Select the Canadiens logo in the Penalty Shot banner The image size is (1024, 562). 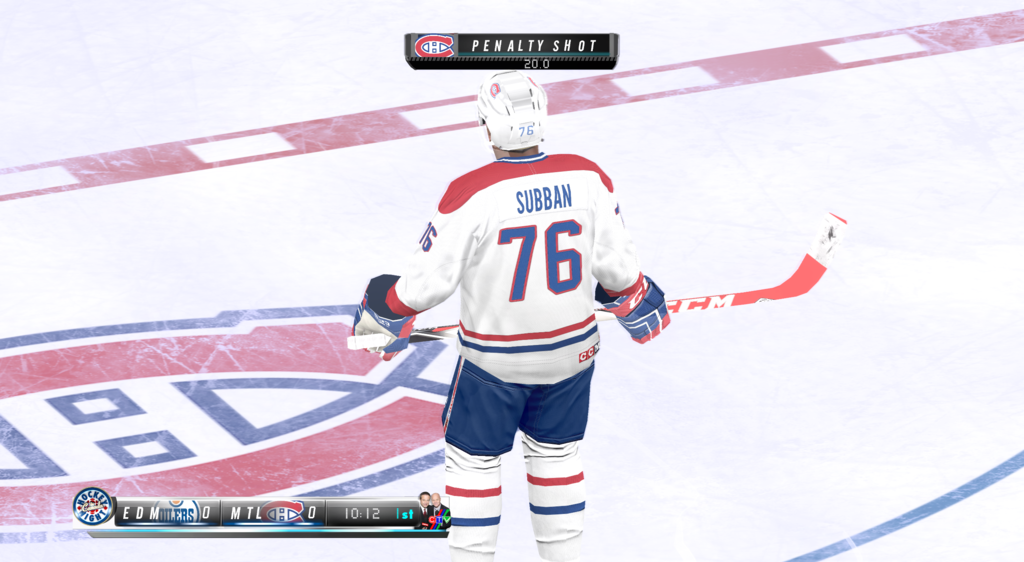tap(434, 46)
